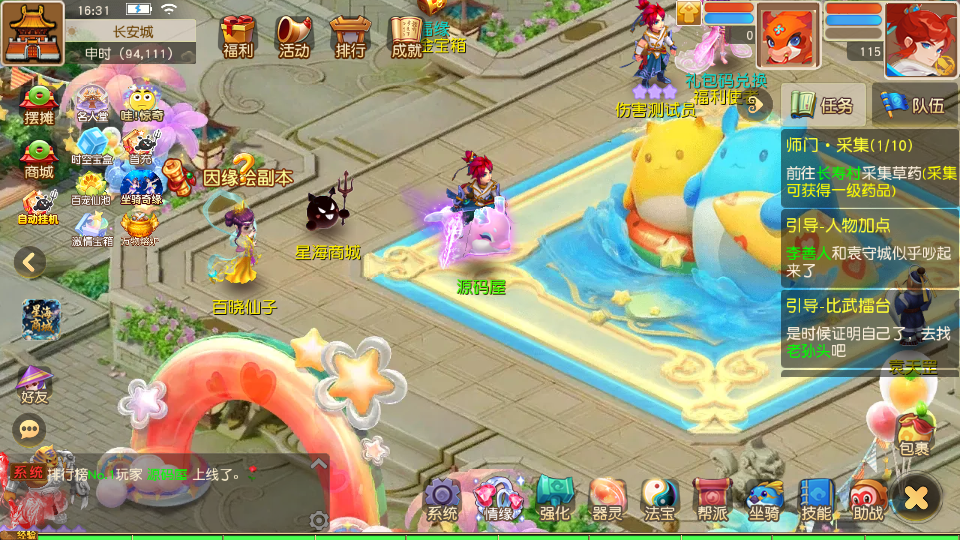Collapse the bottom menu with the X button
The height and width of the screenshot is (540, 960).
(x=917, y=496)
